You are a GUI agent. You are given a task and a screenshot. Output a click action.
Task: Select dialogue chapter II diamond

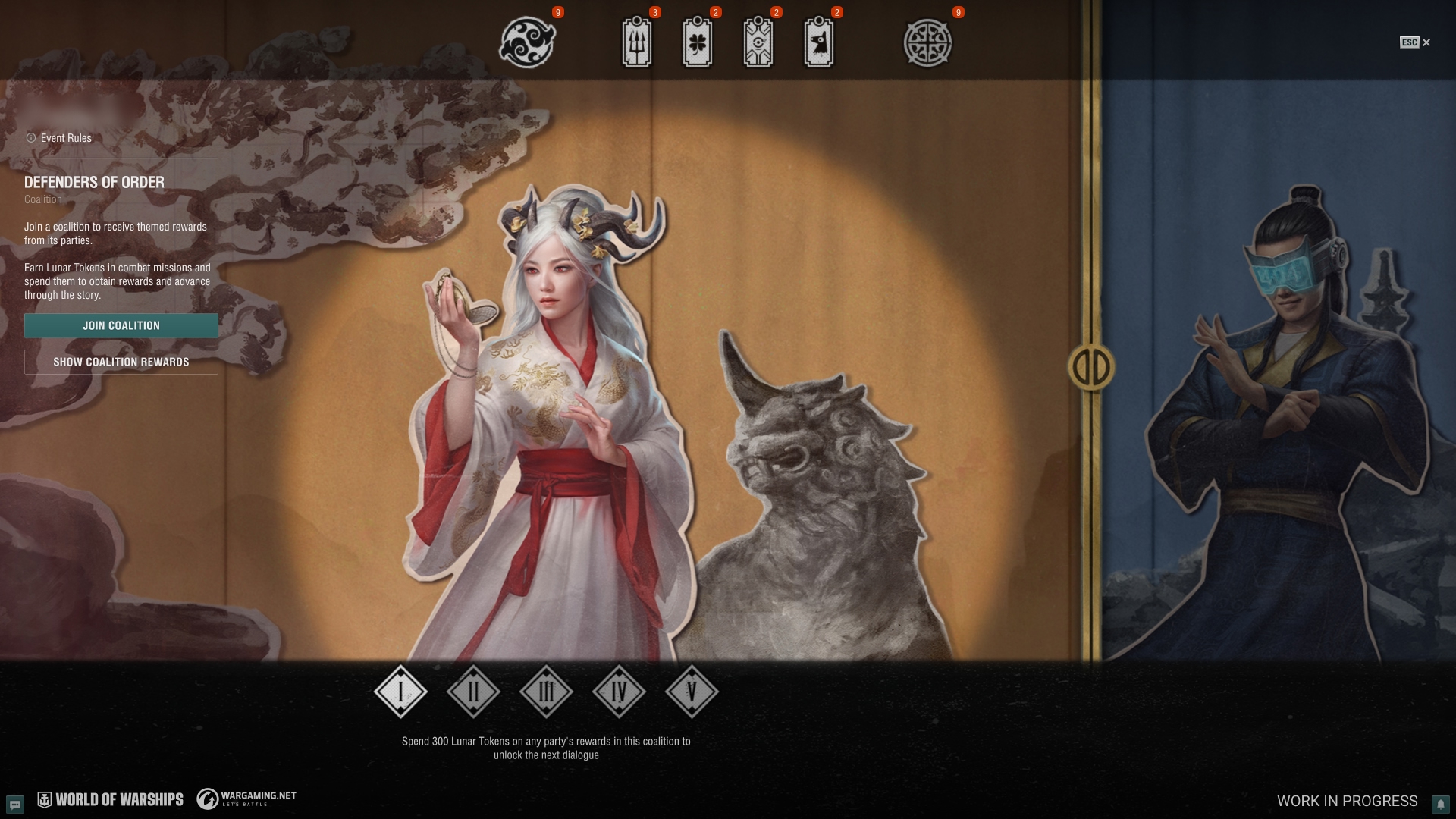[473, 692]
